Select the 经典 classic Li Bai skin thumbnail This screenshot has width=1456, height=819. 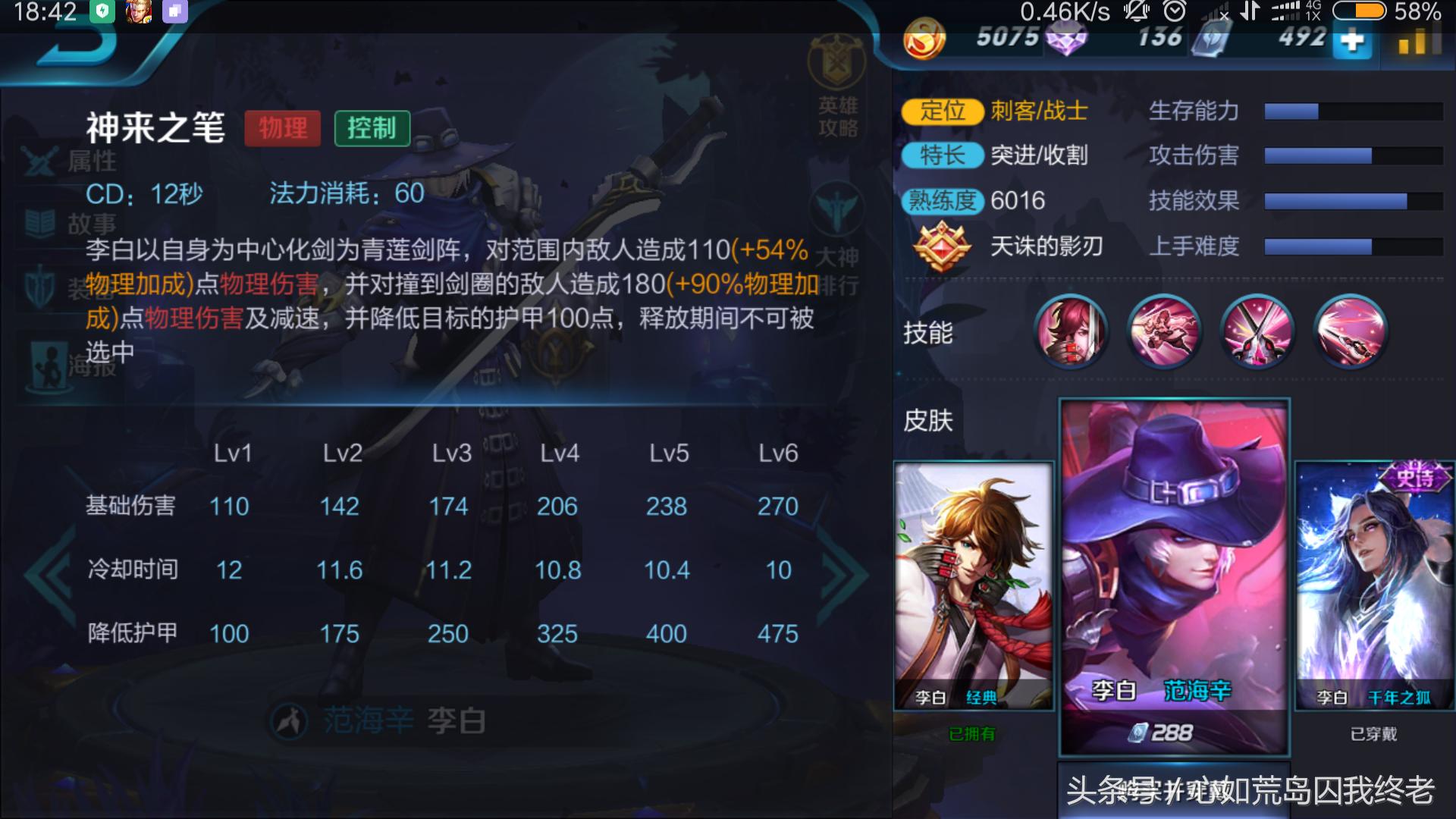point(973,584)
